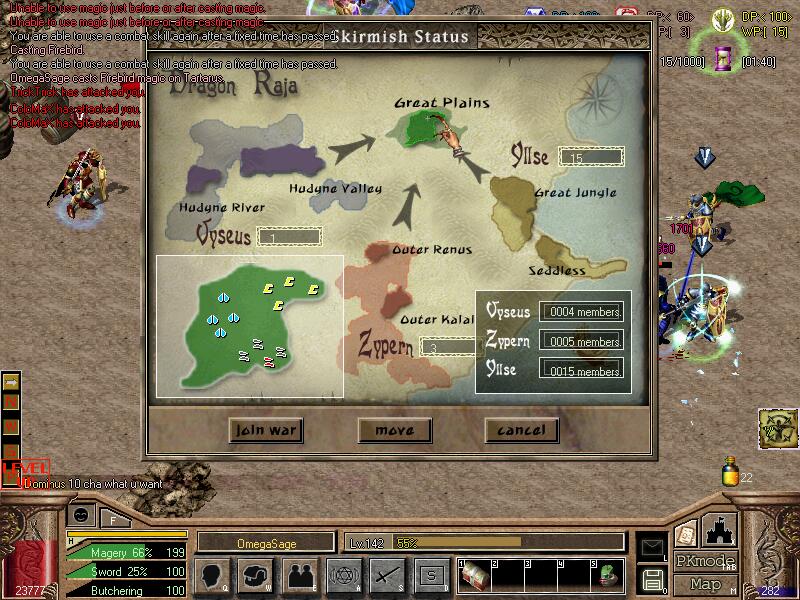Viewport: 800px width, 600px height.
Task: Open the Map button
Action: click(x=705, y=584)
